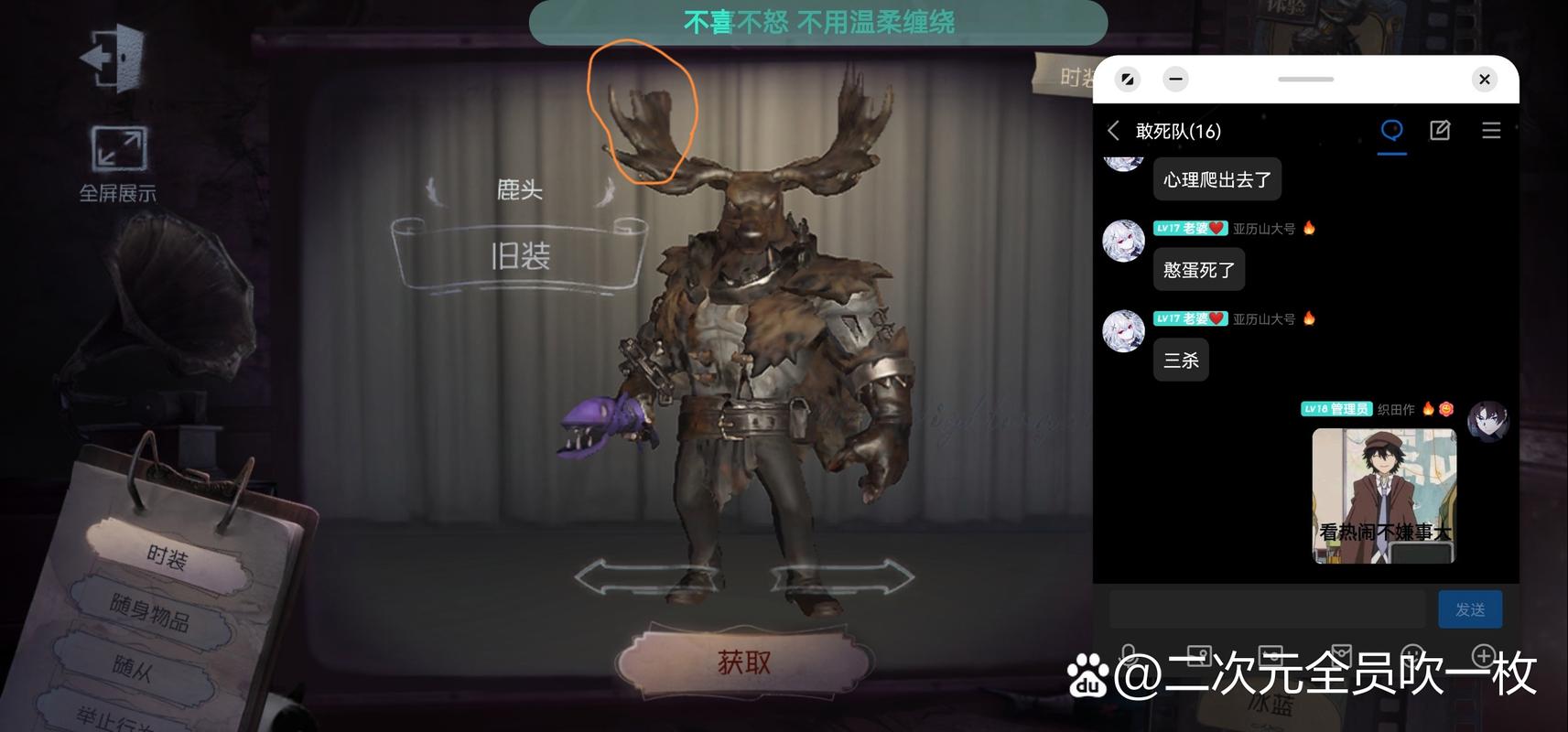The image size is (1568, 732).
Task: Open the group settings hamburger menu
Action: click(x=1491, y=130)
